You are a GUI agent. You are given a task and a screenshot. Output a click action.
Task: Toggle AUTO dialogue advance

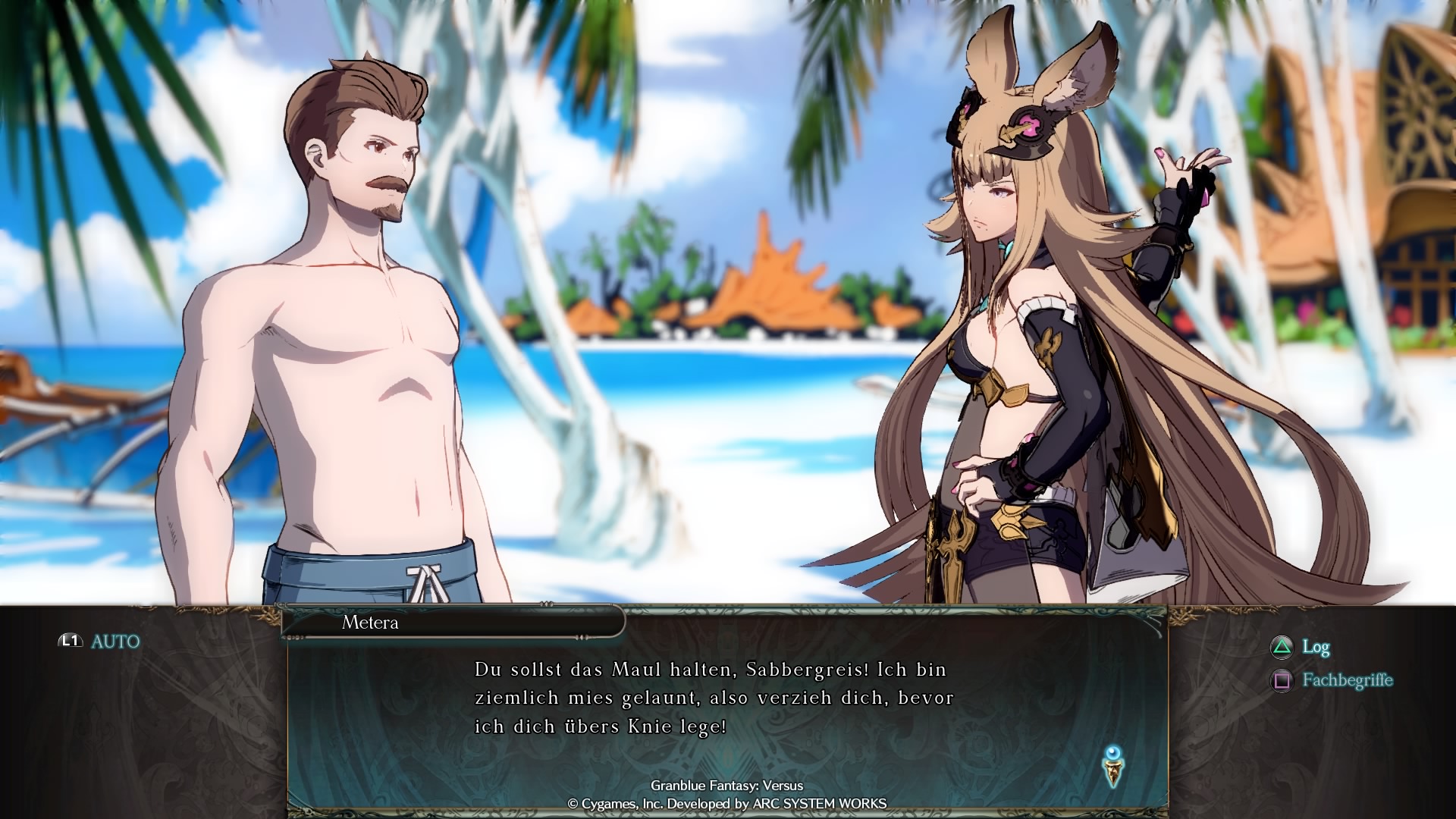pyautogui.click(x=100, y=642)
